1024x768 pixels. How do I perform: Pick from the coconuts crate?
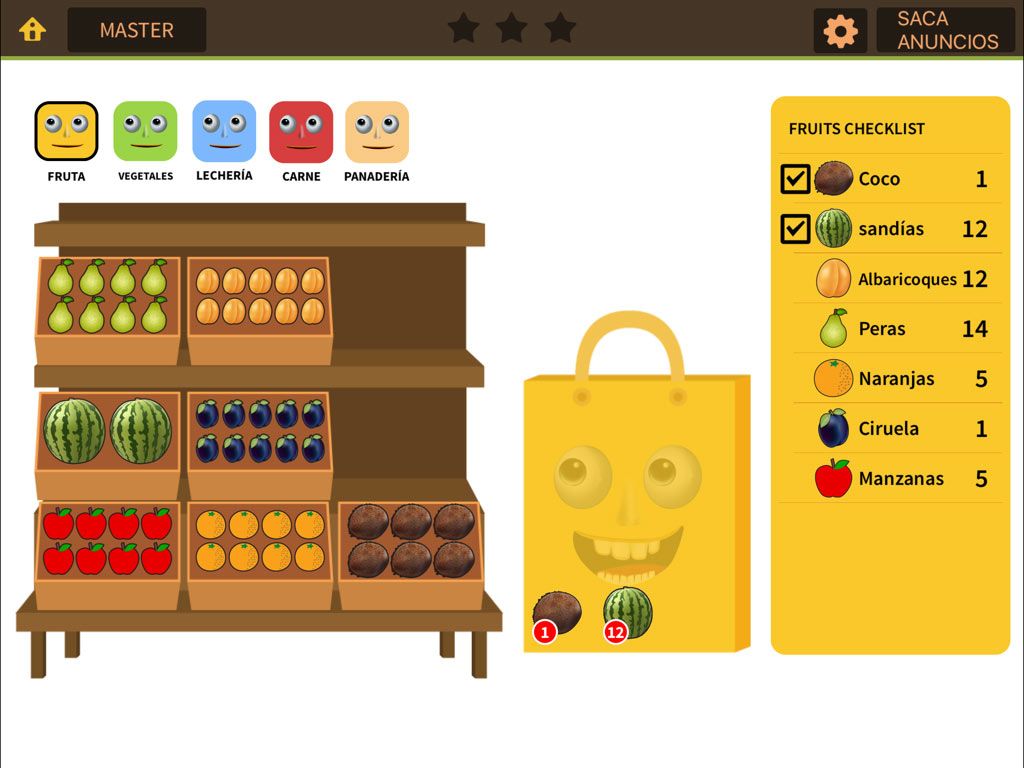click(x=411, y=541)
